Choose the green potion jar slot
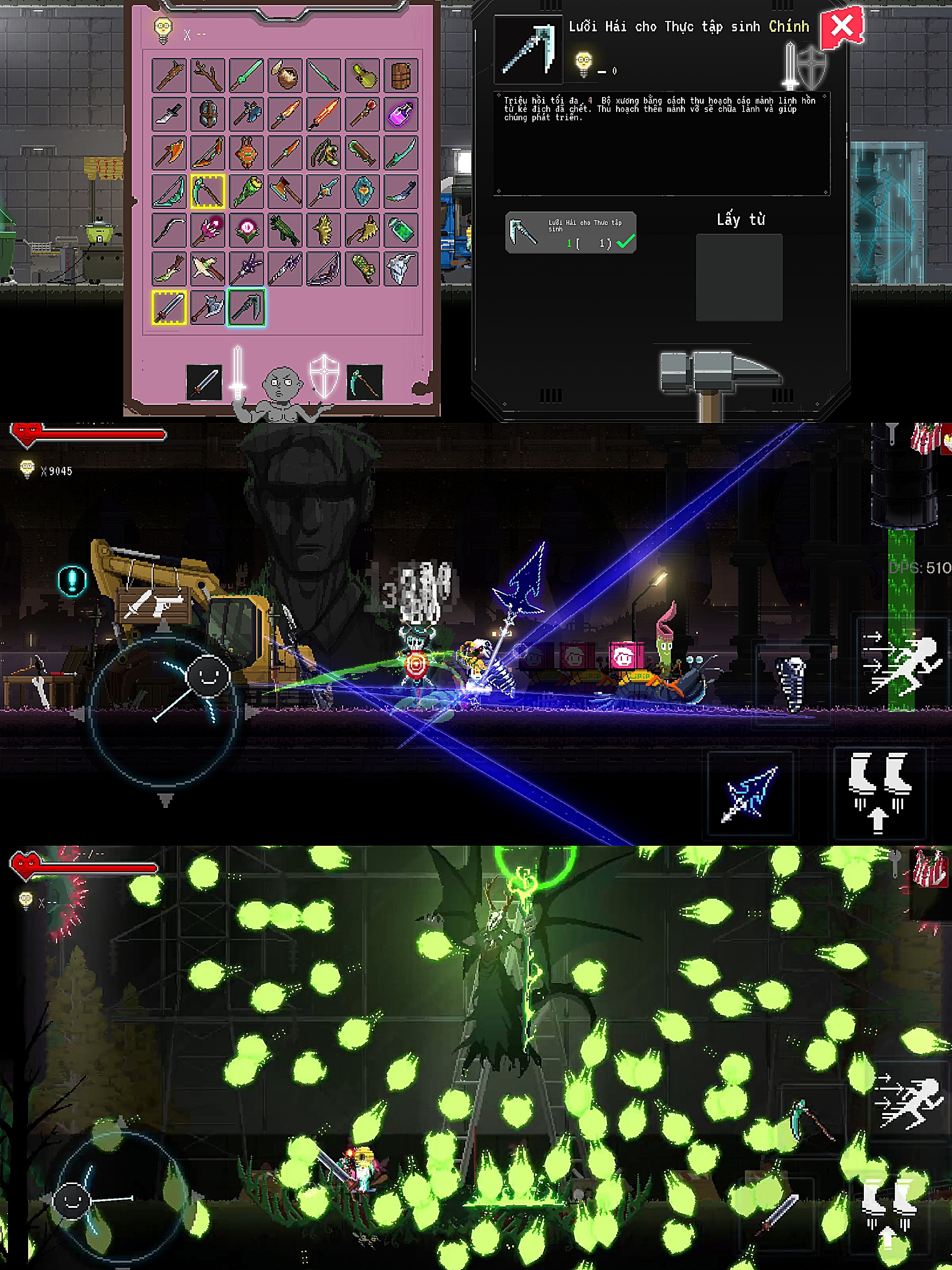 401,230
